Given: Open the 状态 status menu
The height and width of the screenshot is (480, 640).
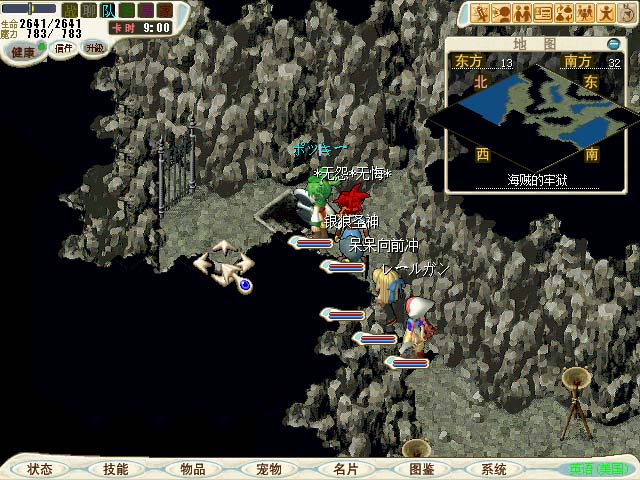Looking at the screenshot, I should (40, 469).
